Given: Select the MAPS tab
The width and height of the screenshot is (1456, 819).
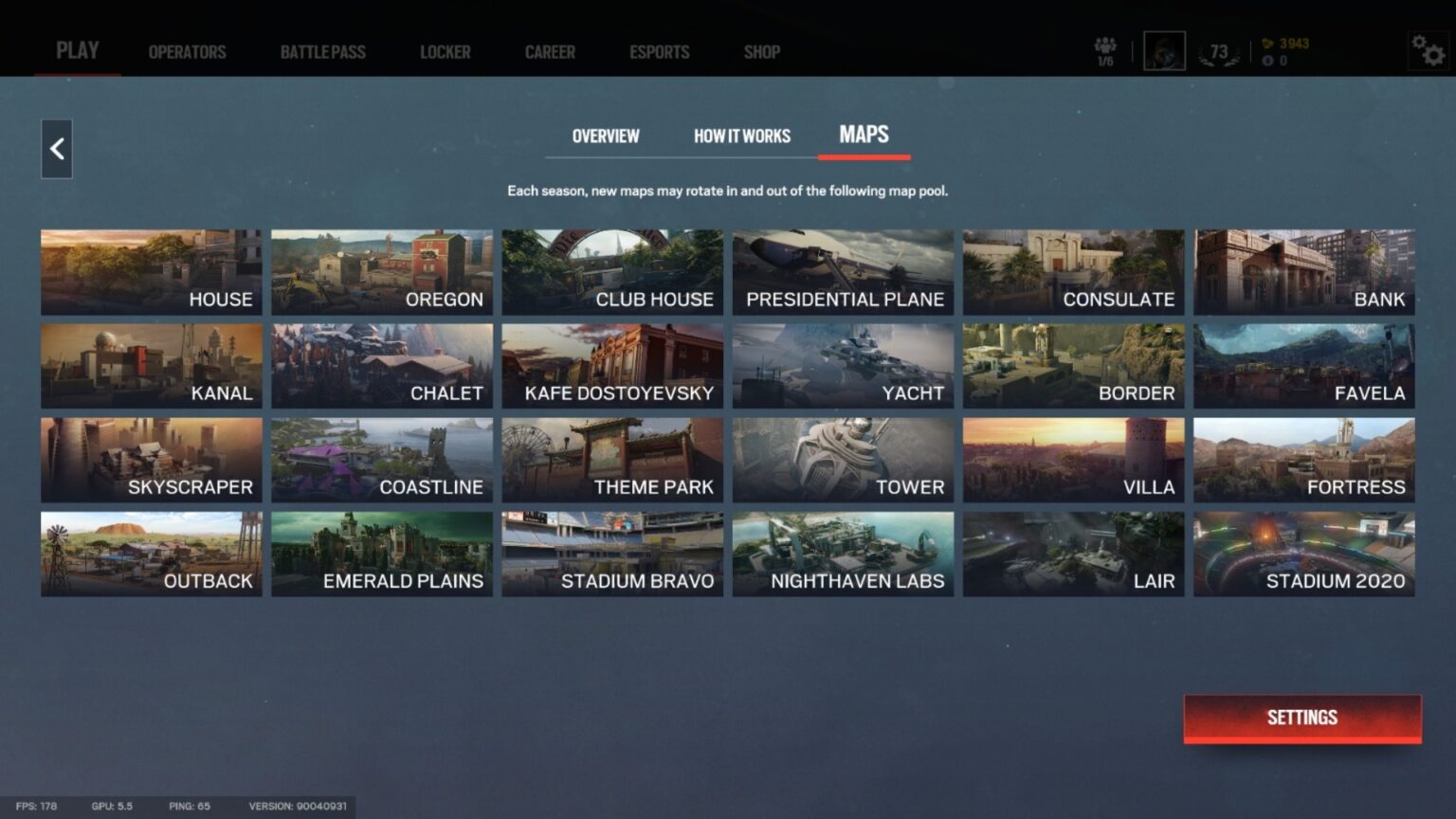Looking at the screenshot, I should click(x=864, y=136).
